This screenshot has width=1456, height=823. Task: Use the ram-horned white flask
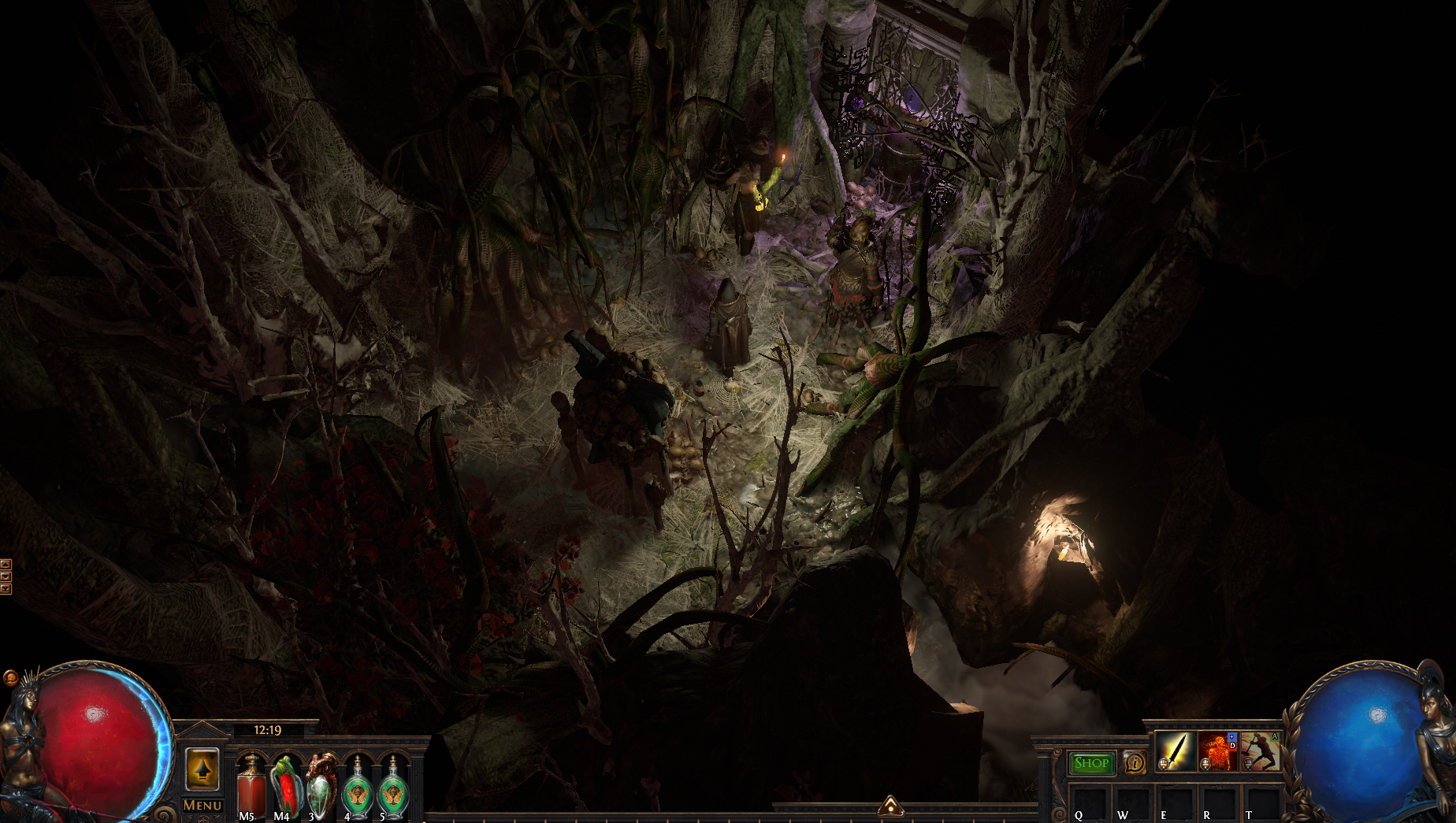pos(321,784)
